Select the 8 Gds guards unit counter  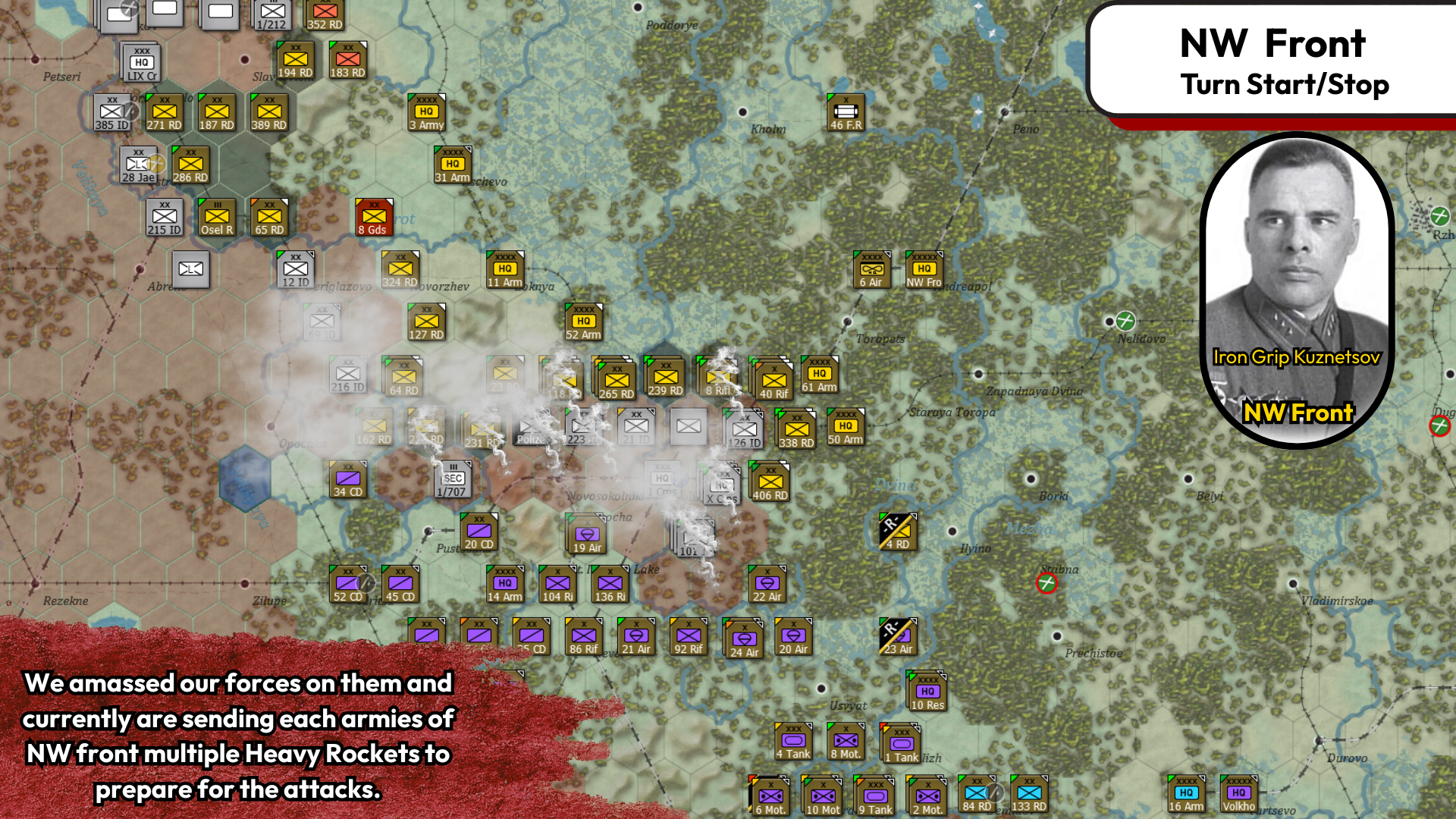[373, 218]
